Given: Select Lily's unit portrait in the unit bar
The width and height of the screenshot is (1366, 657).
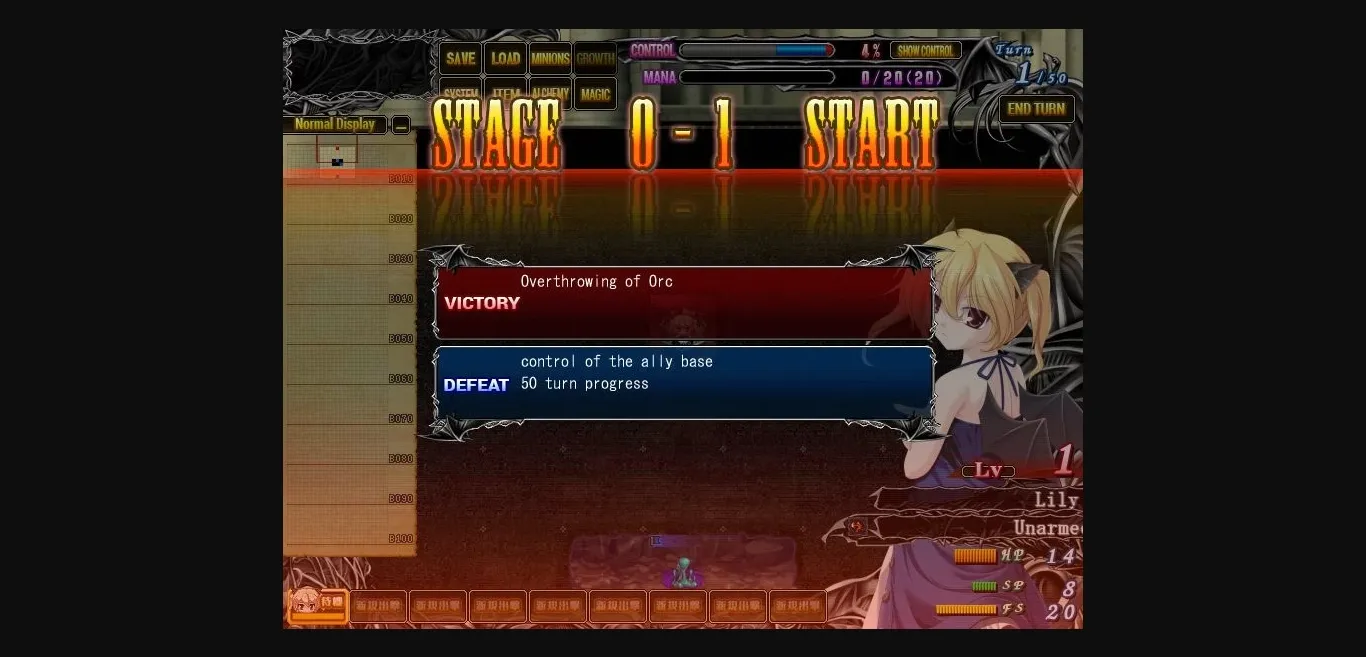Looking at the screenshot, I should click(318, 605).
